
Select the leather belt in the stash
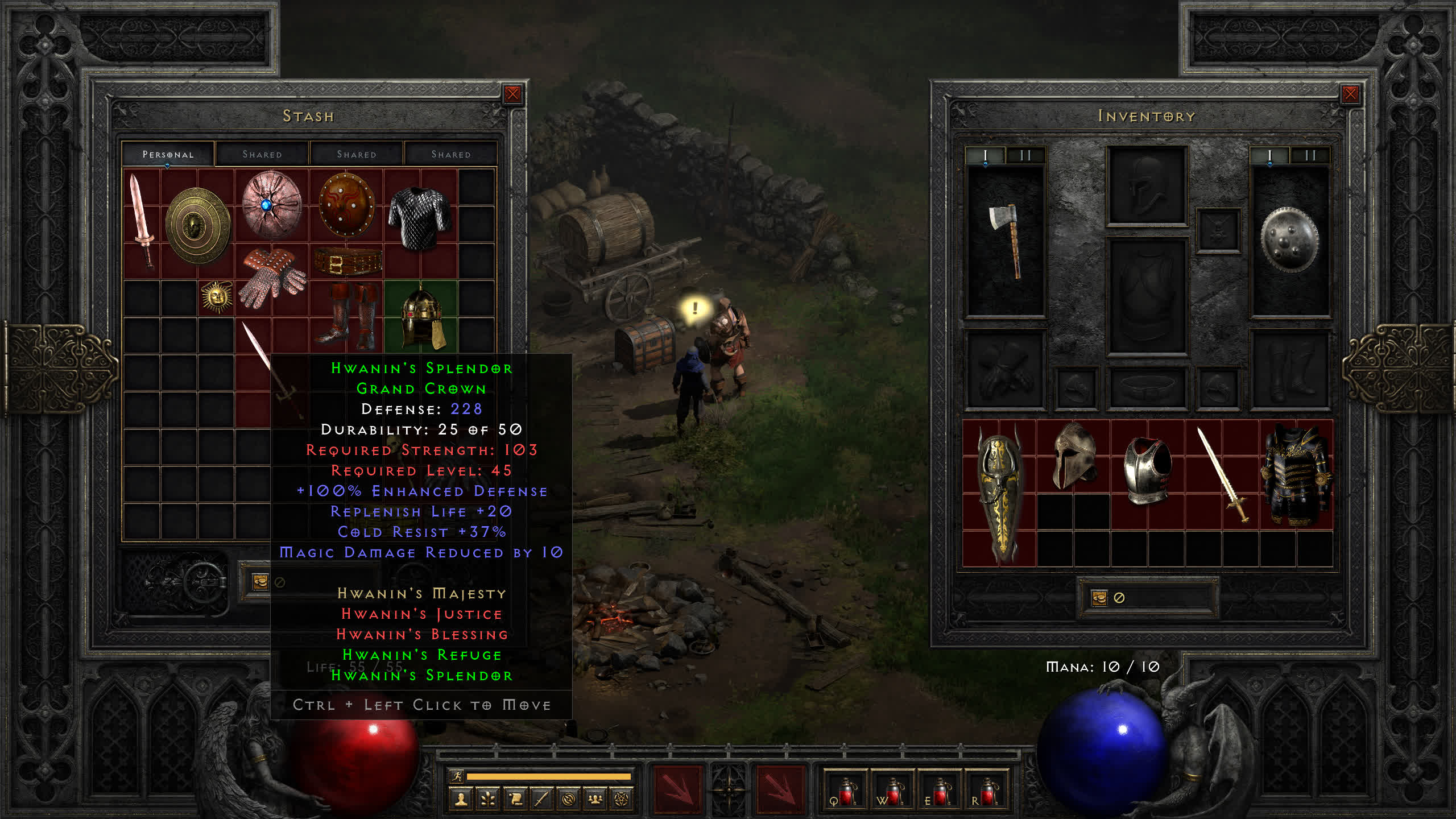[x=348, y=262]
